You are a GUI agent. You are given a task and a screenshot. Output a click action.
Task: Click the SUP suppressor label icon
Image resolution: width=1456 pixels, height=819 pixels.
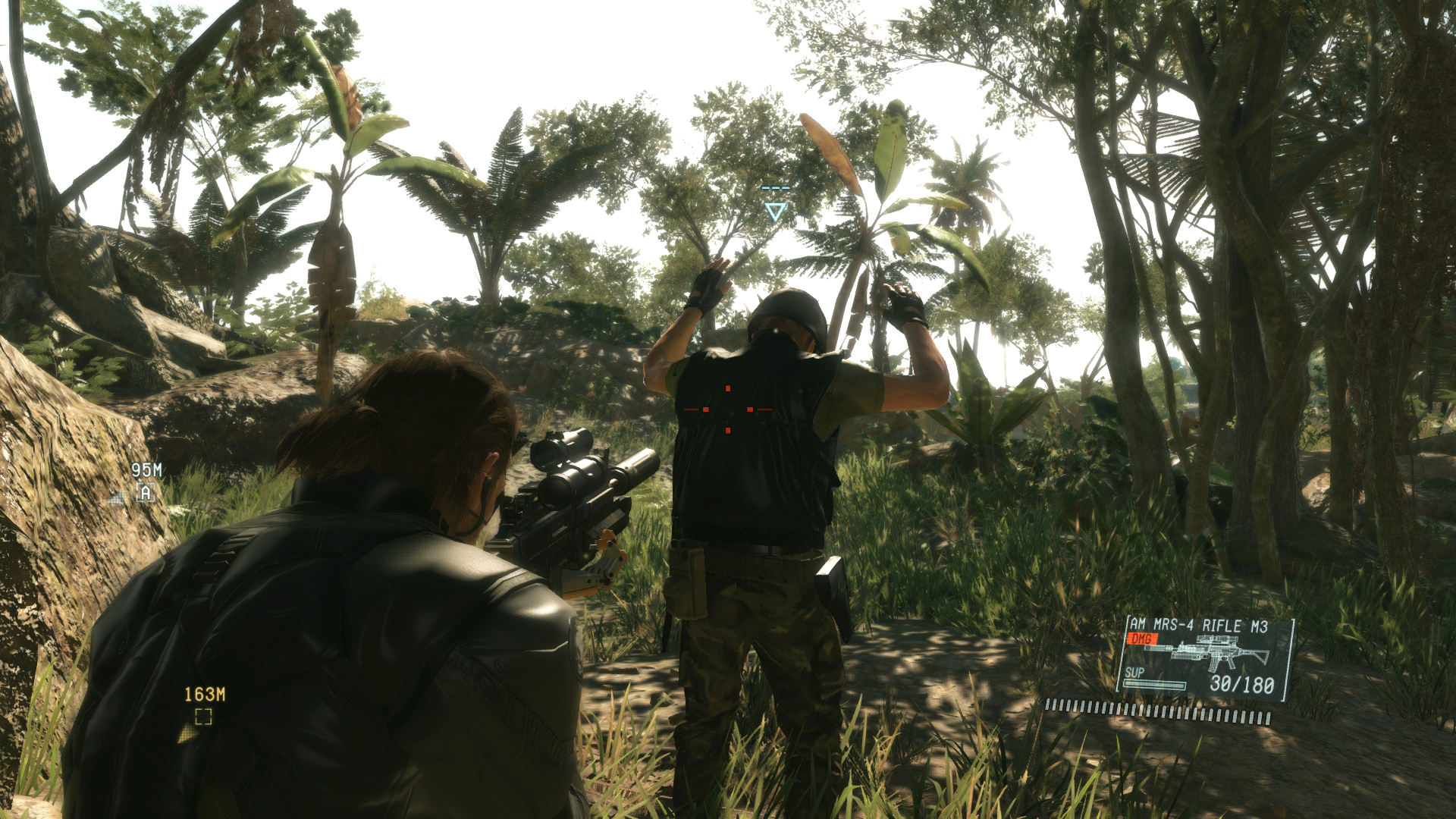point(1134,673)
